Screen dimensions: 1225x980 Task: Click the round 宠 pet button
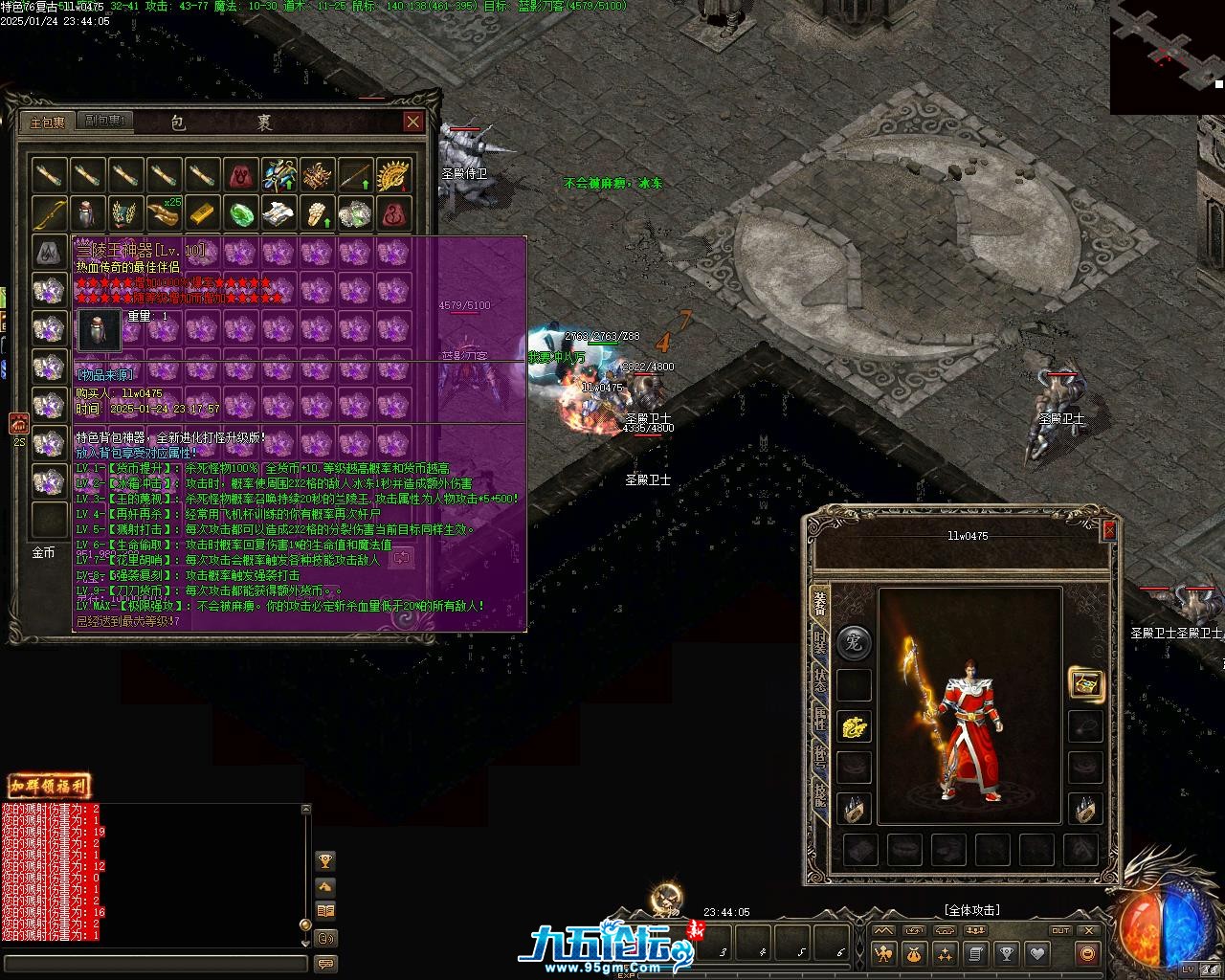(854, 643)
